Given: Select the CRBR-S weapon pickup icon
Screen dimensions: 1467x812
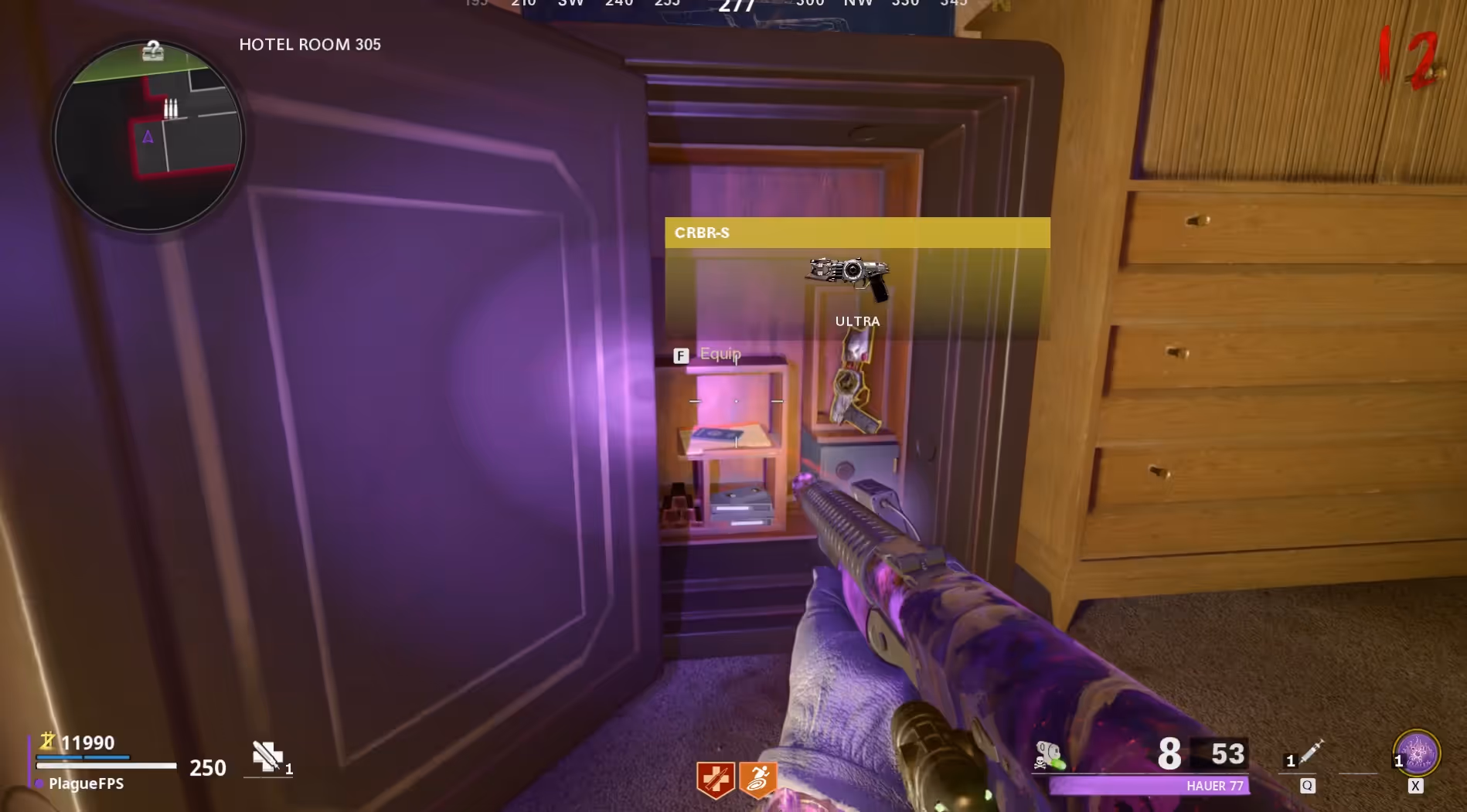Looking at the screenshot, I should pyautogui.click(x=849, y=276).
